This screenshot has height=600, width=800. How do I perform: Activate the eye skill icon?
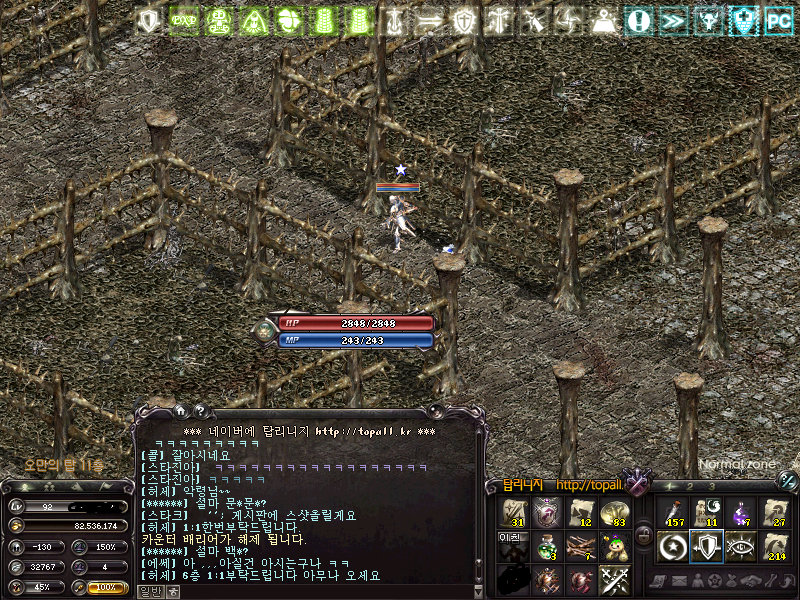pos(741,546)
